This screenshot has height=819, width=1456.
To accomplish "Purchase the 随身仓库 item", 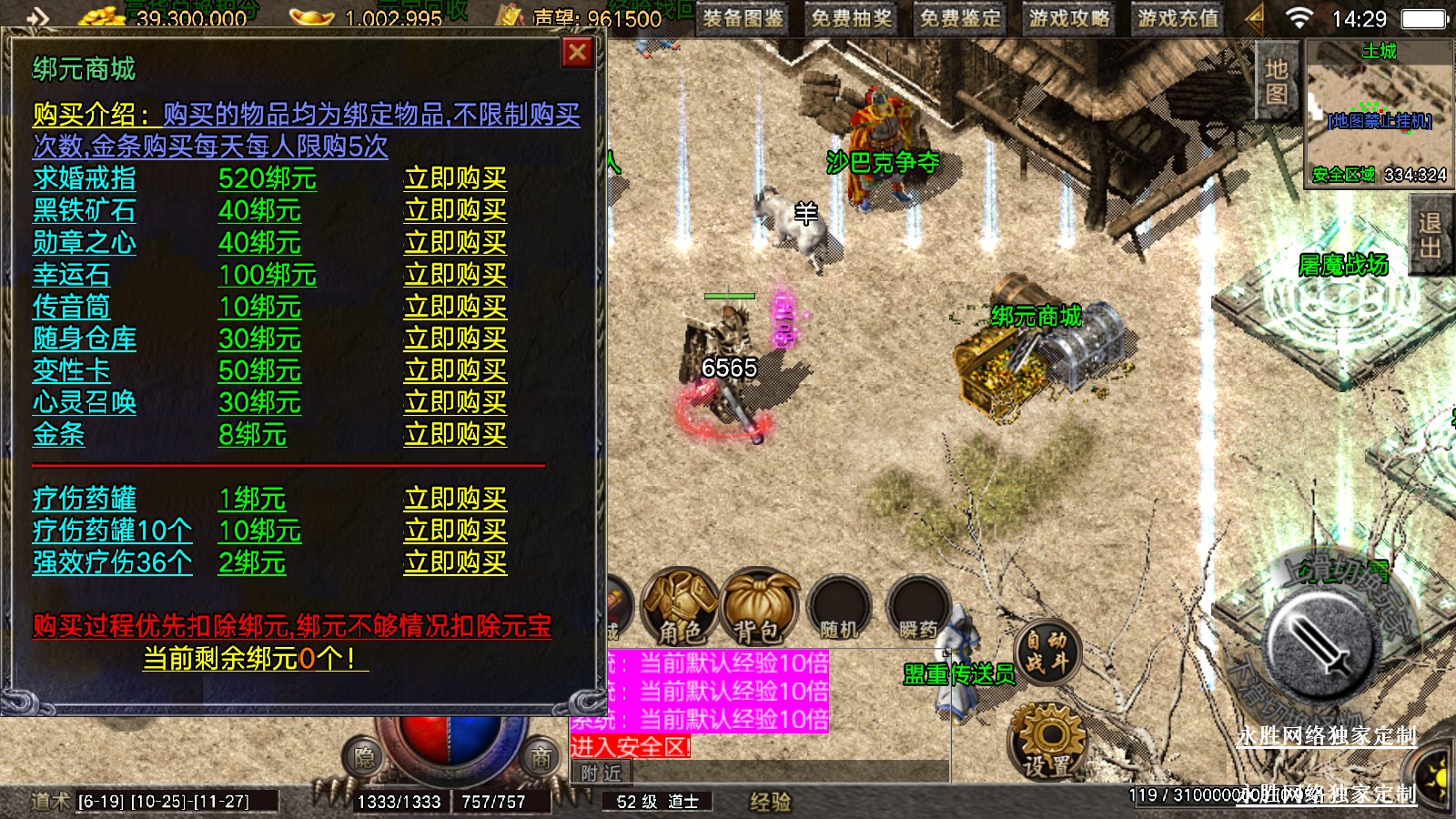I will coord(455,339).
